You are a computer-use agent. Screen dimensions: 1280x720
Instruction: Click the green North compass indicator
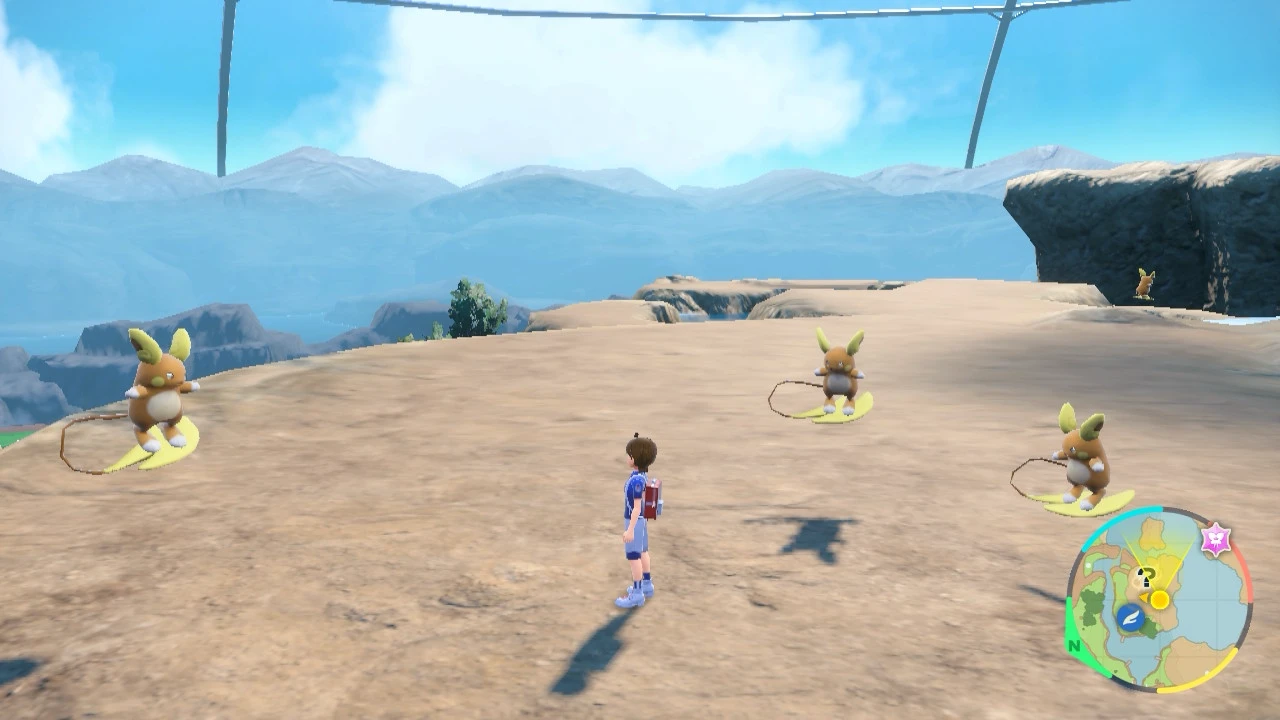[1075, 645]
